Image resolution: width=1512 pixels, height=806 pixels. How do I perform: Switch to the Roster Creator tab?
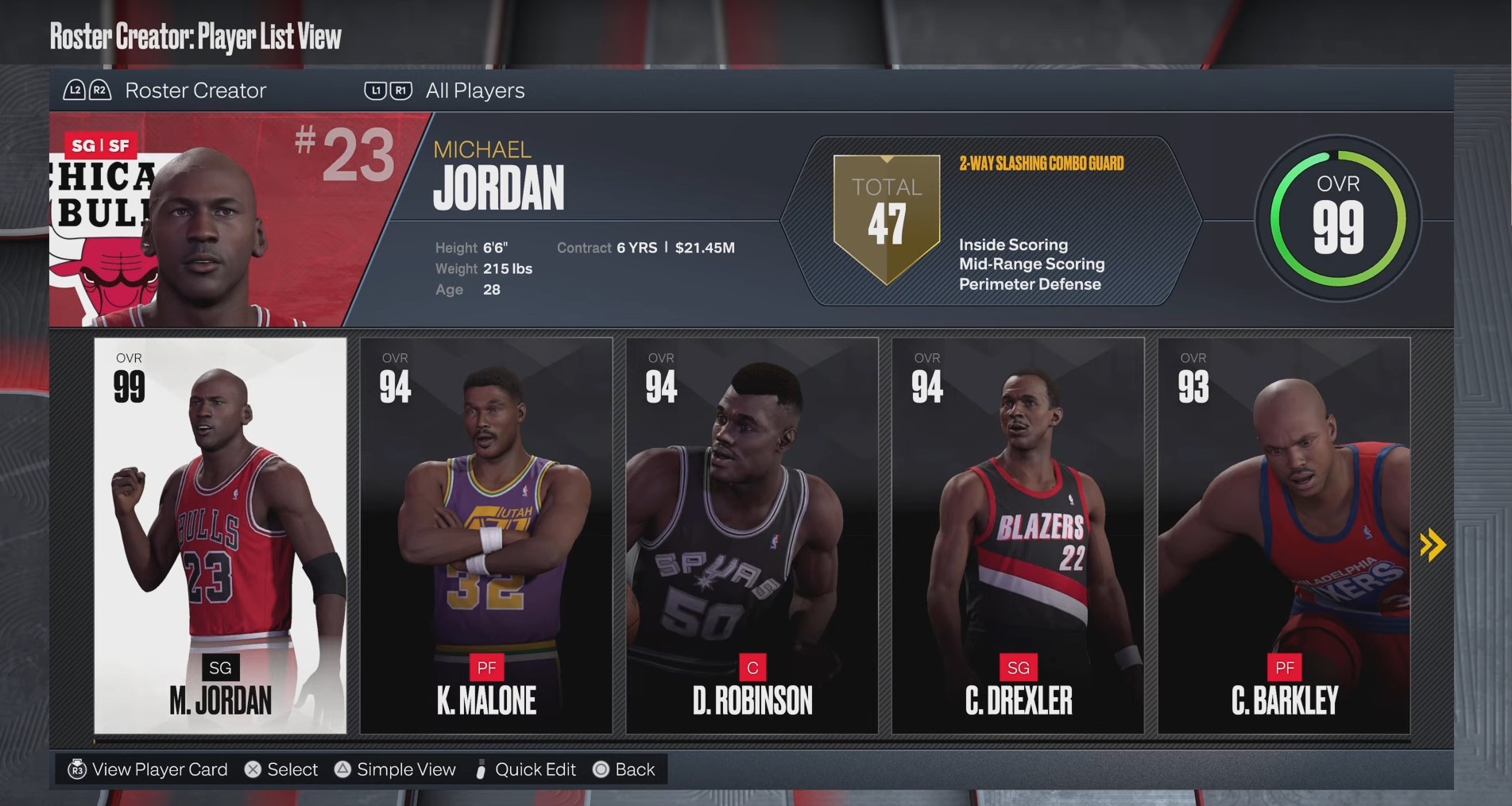[x=195, y=91]
